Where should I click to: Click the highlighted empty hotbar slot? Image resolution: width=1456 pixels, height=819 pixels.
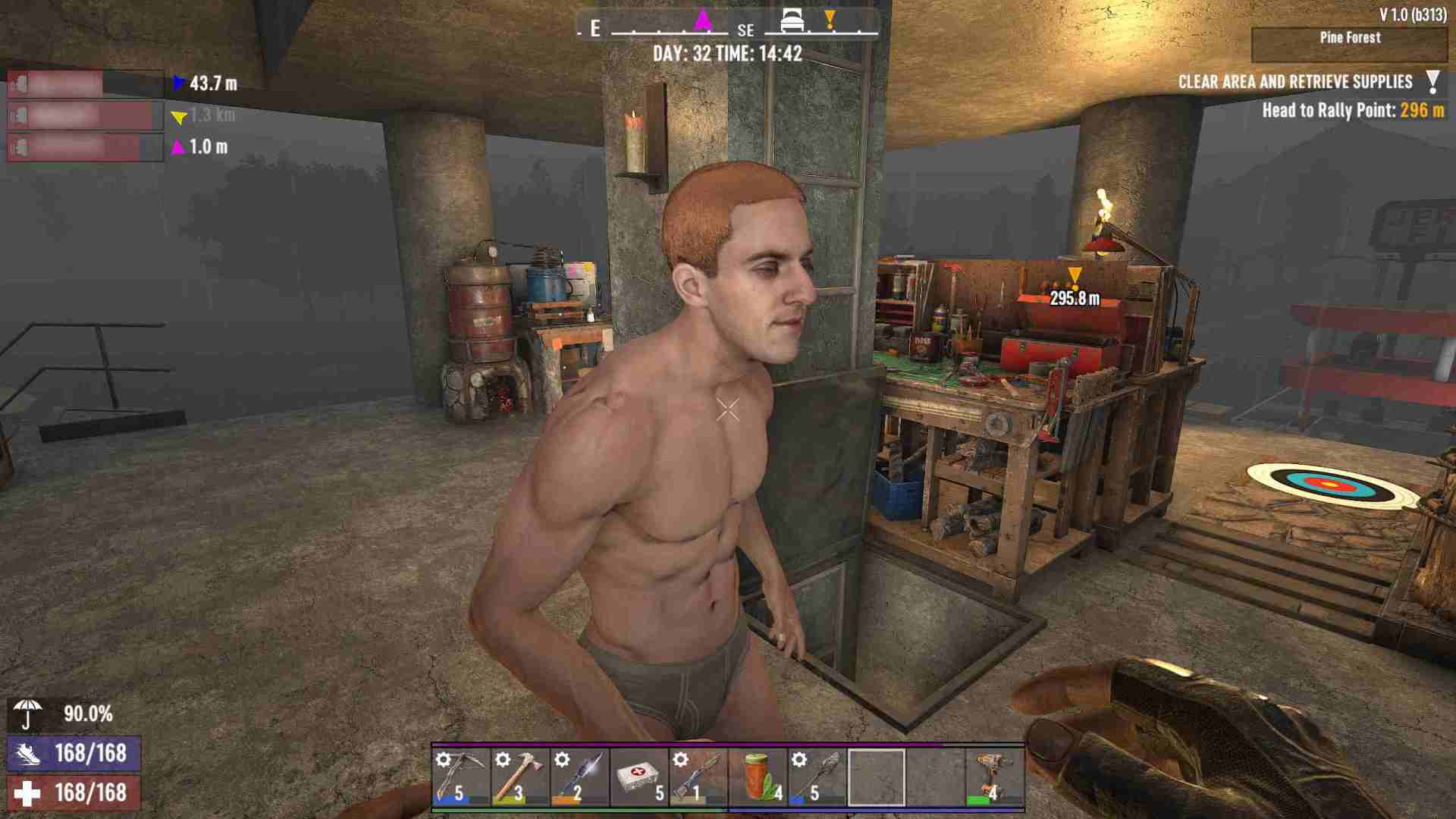876,777
